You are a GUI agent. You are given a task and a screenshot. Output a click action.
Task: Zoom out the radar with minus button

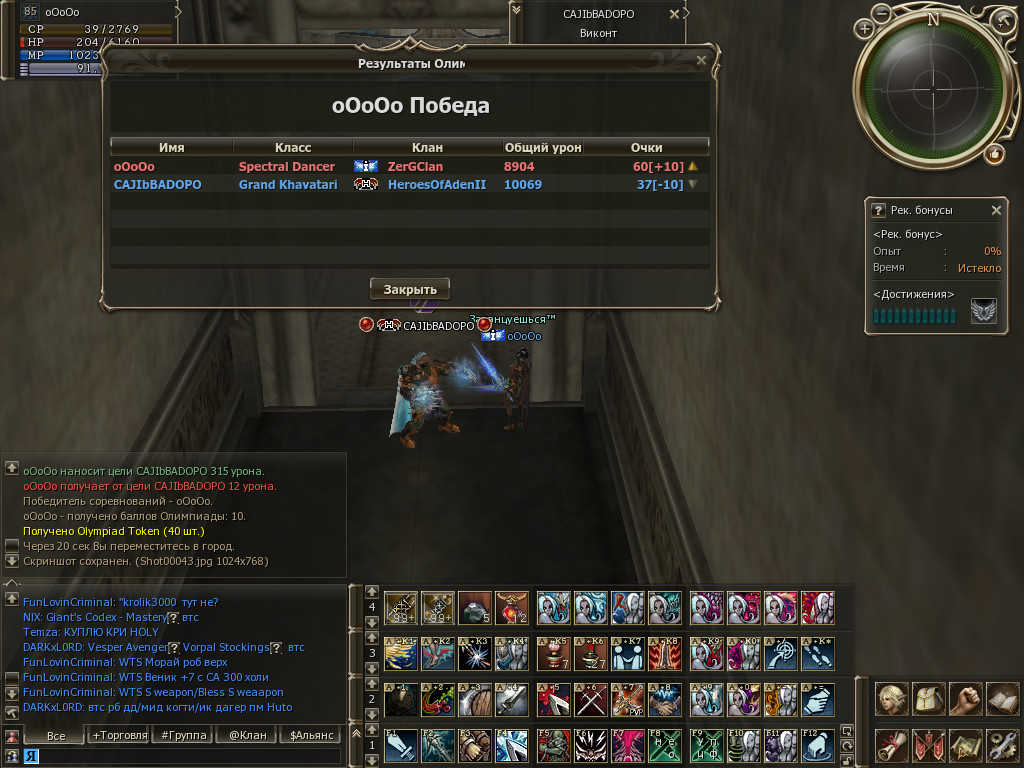1003,21
